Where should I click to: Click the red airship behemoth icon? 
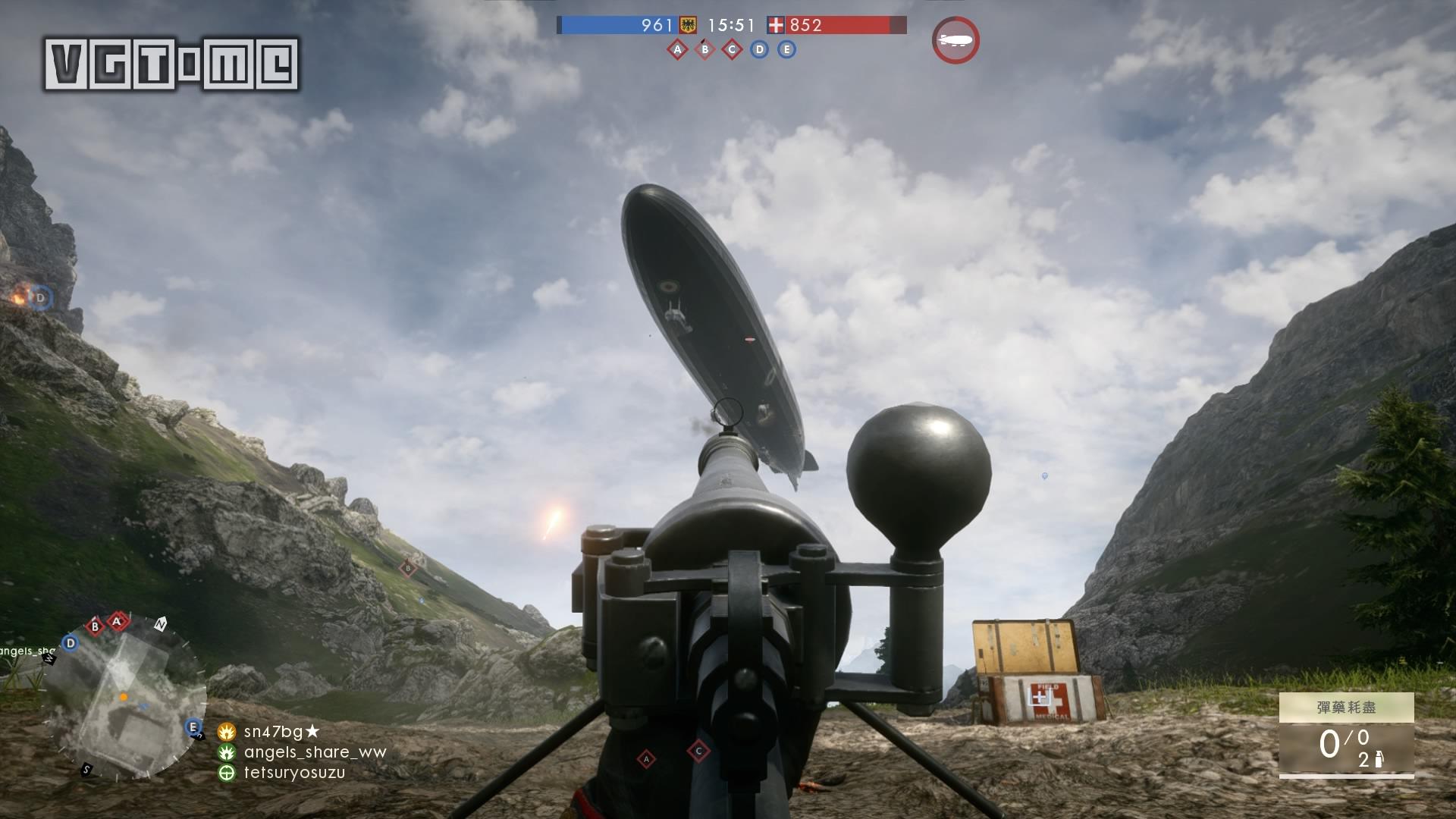pos(955,40)
